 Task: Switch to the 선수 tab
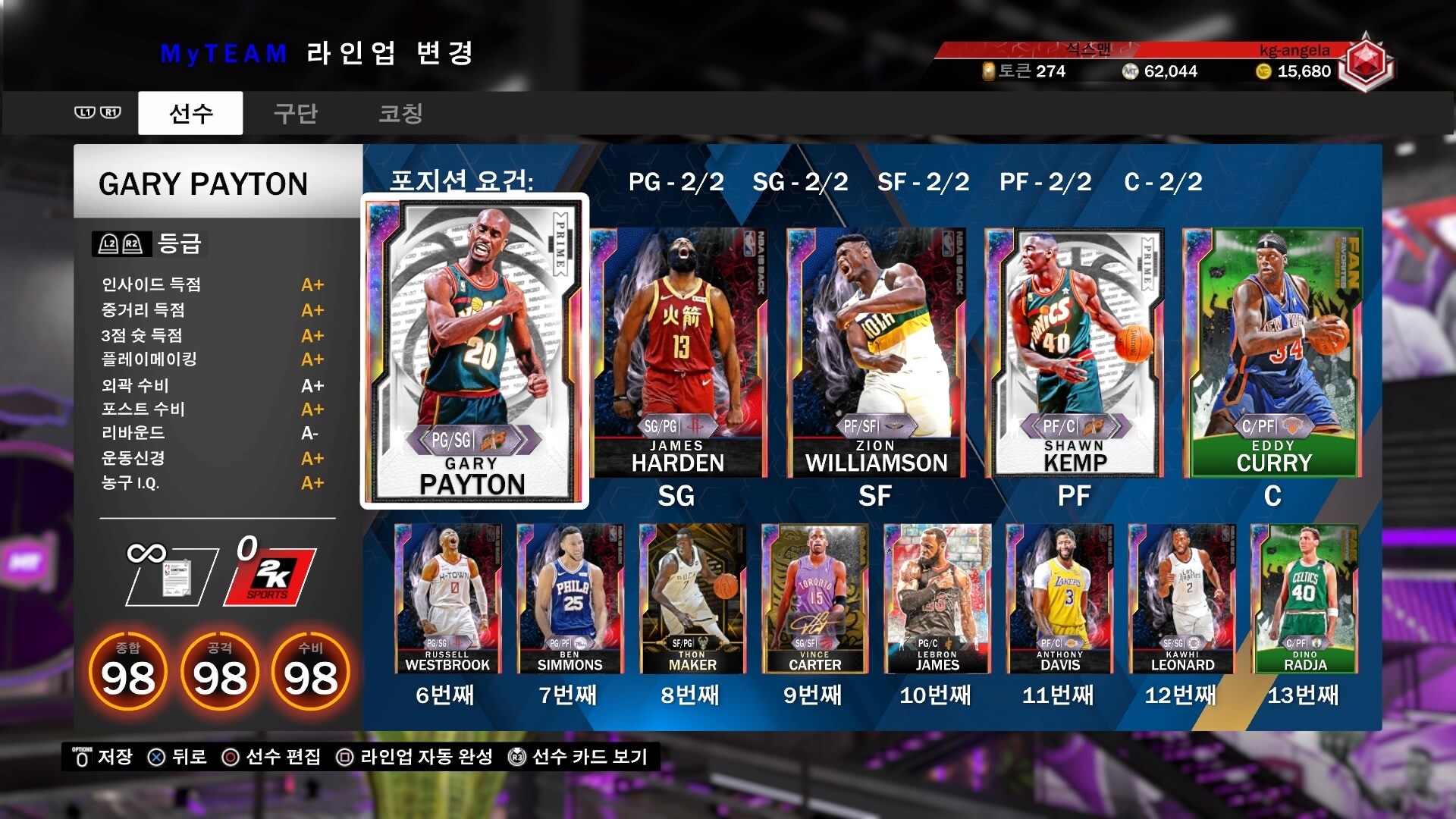[190, 114]
